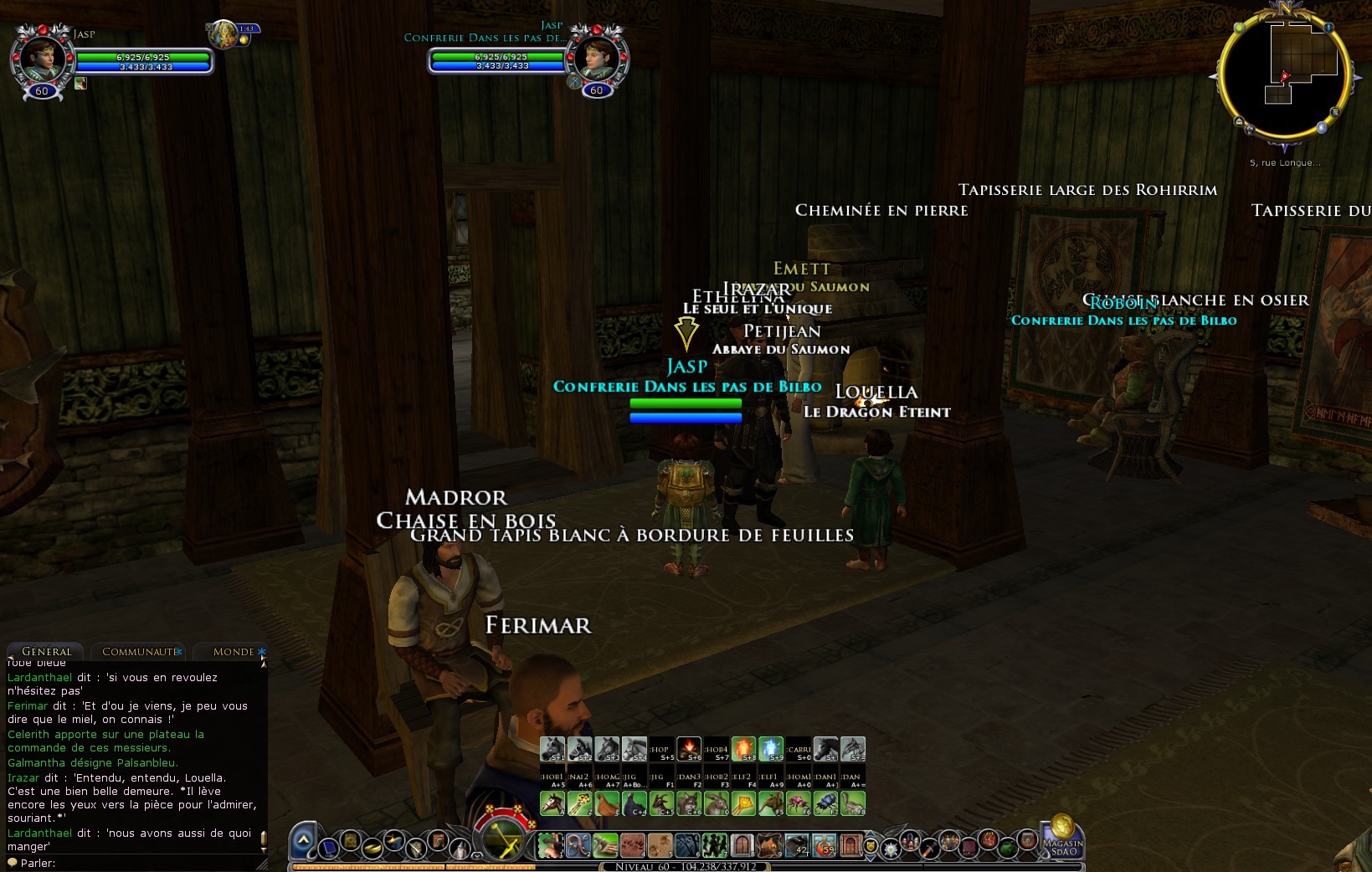Activate the bow auto-attack button
Screen dimensions: 1372x872
click(504, 839)
